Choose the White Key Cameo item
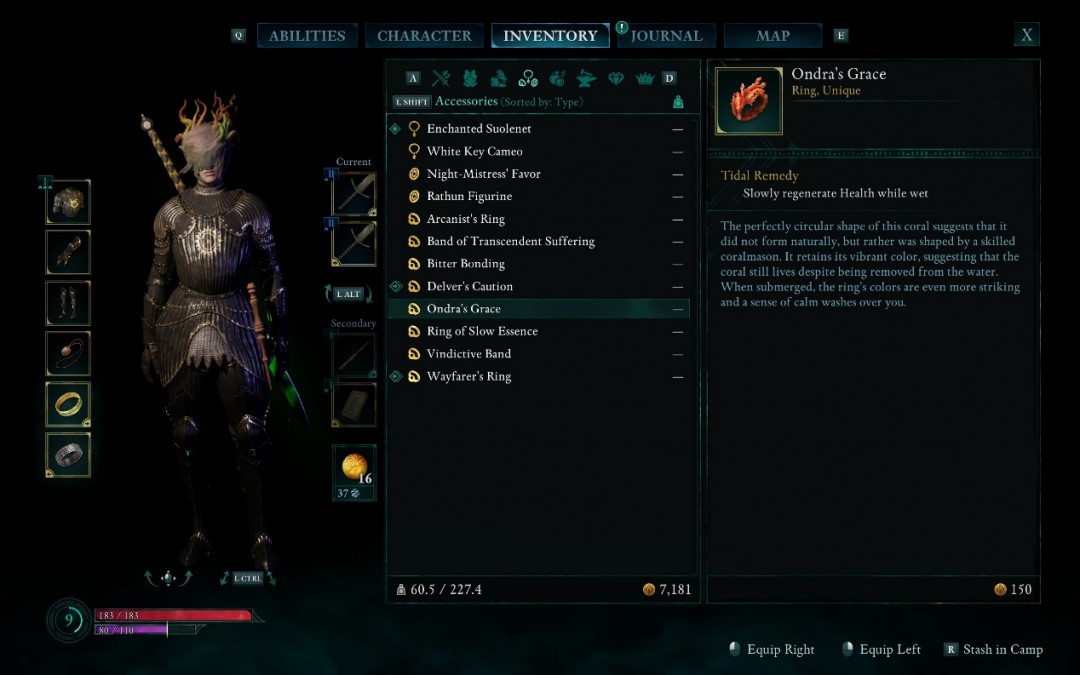The height and width of the screenshot is (675, 1080). coord(474,151)
